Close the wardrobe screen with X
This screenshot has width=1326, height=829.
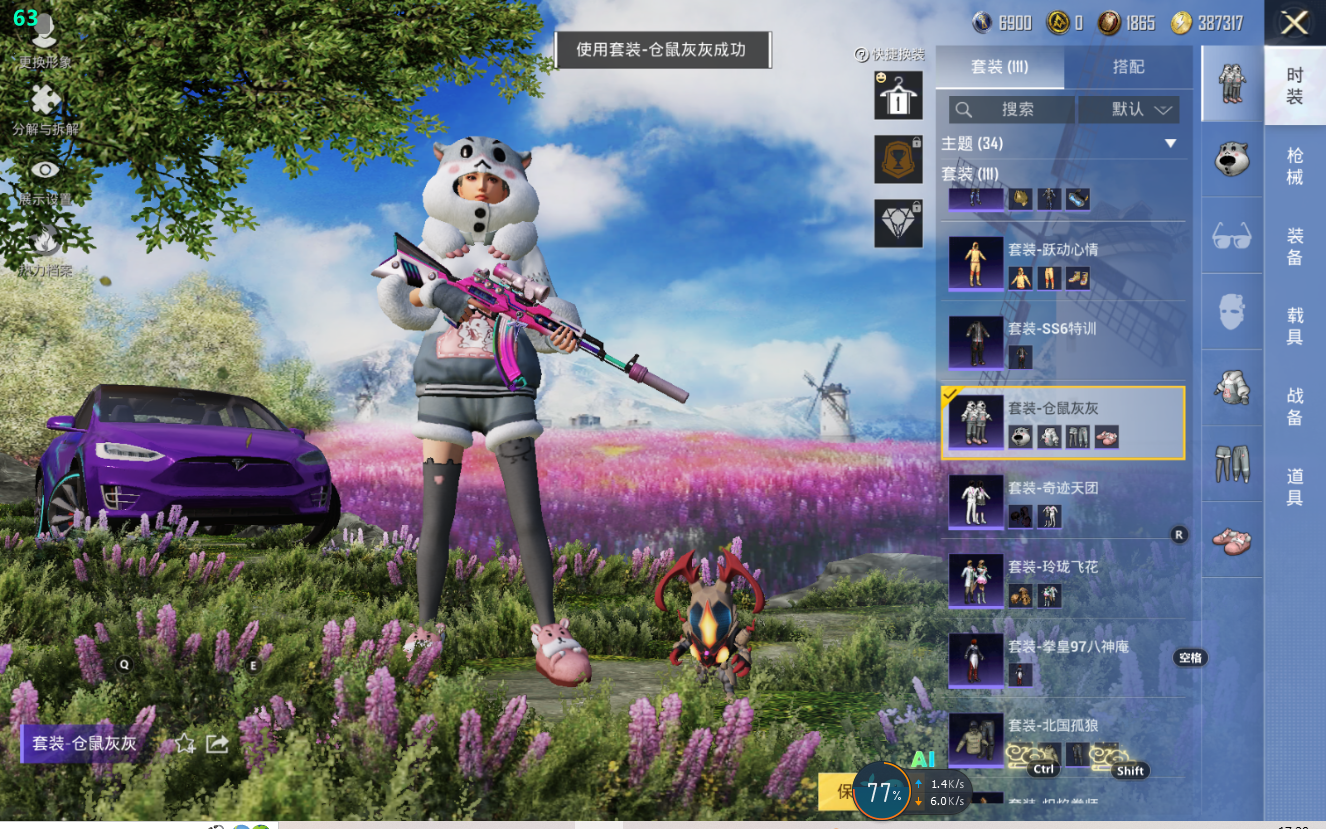[x=1294, y=23]
